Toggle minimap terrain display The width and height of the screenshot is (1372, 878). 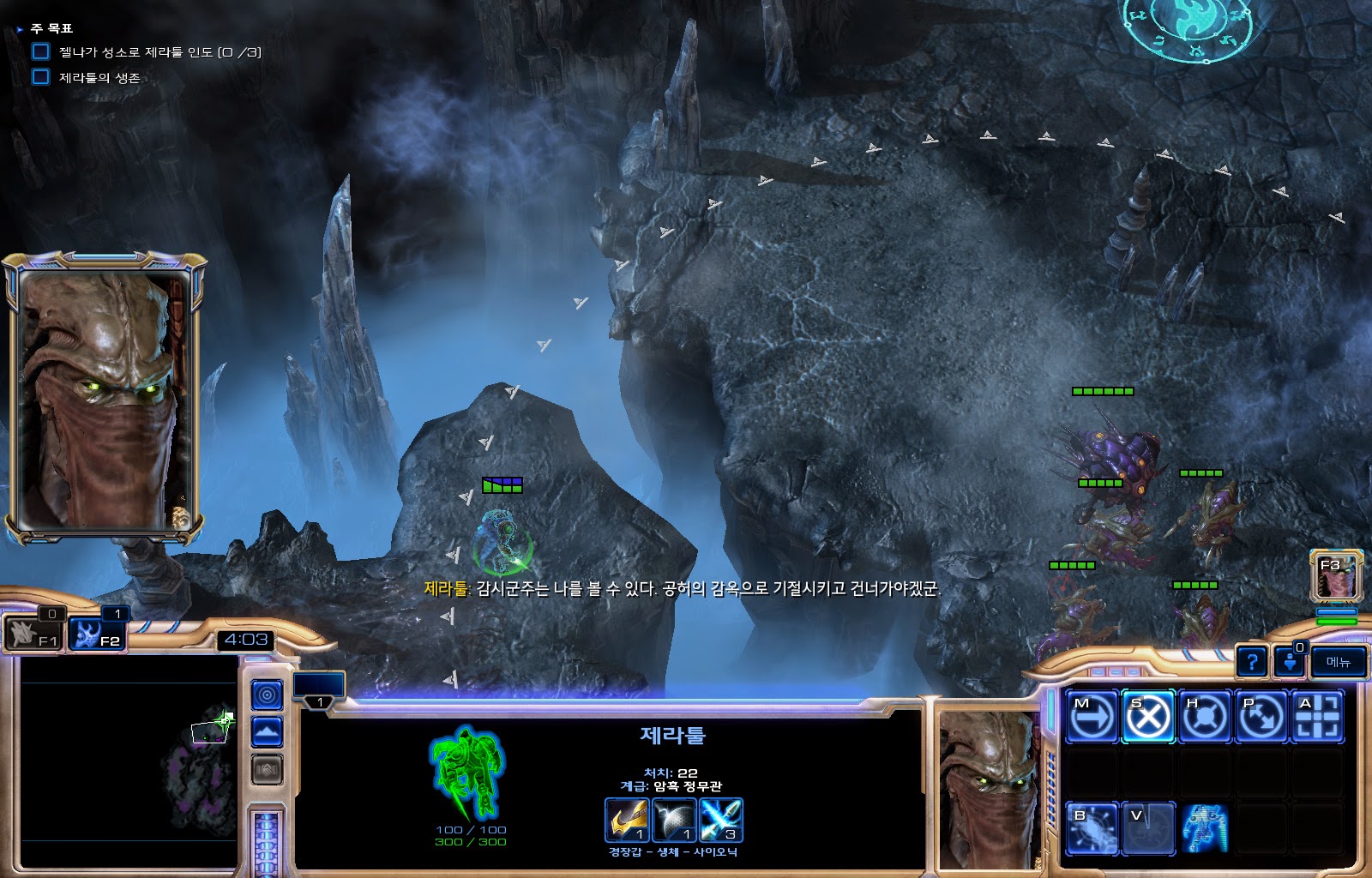(x=267, y=732)
